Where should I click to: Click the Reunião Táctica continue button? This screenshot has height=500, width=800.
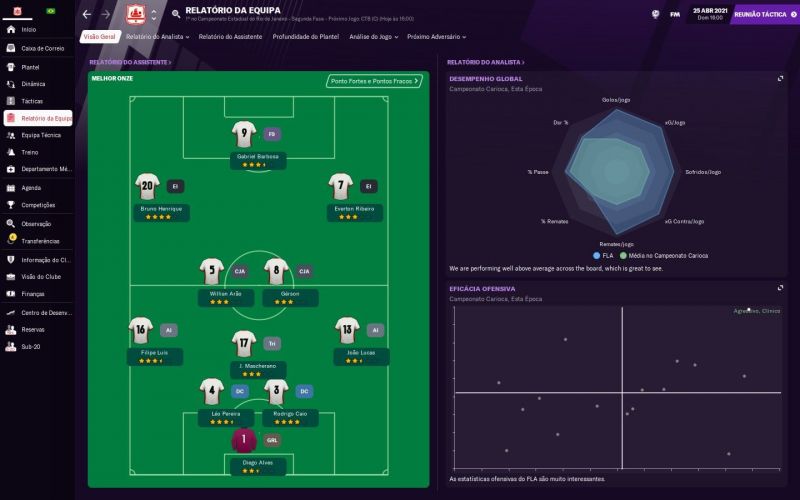point(761,15)
